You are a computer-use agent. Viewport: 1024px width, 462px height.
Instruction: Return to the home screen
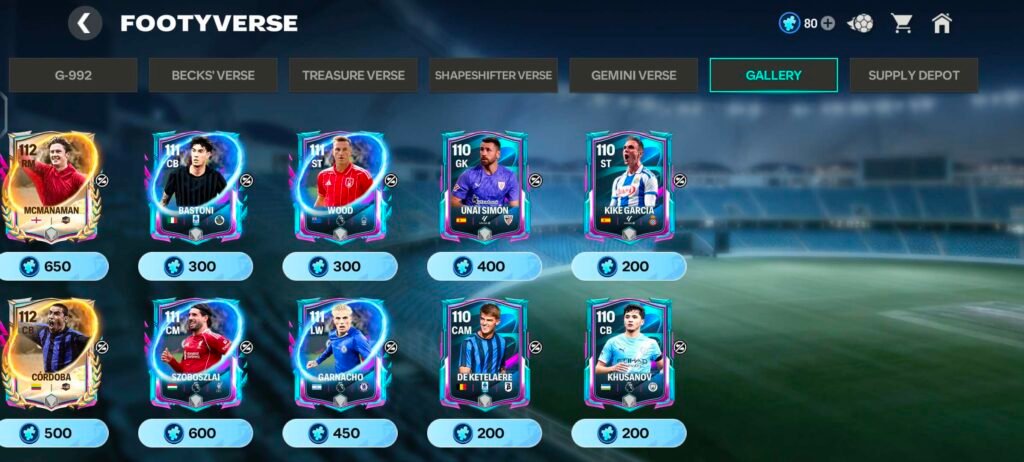click(x=941, y=23)
